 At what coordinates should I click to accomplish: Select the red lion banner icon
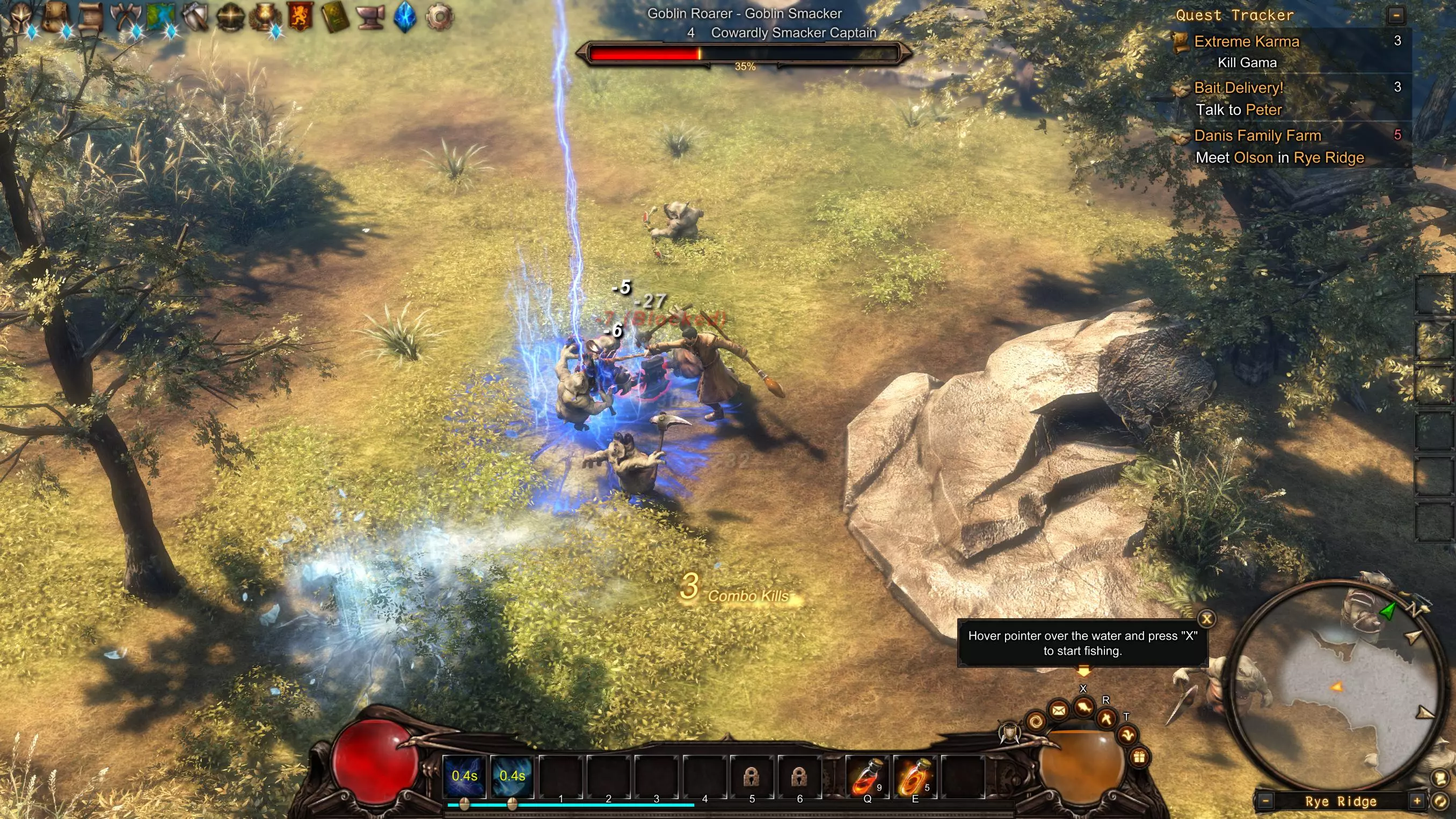click(300, 17)
